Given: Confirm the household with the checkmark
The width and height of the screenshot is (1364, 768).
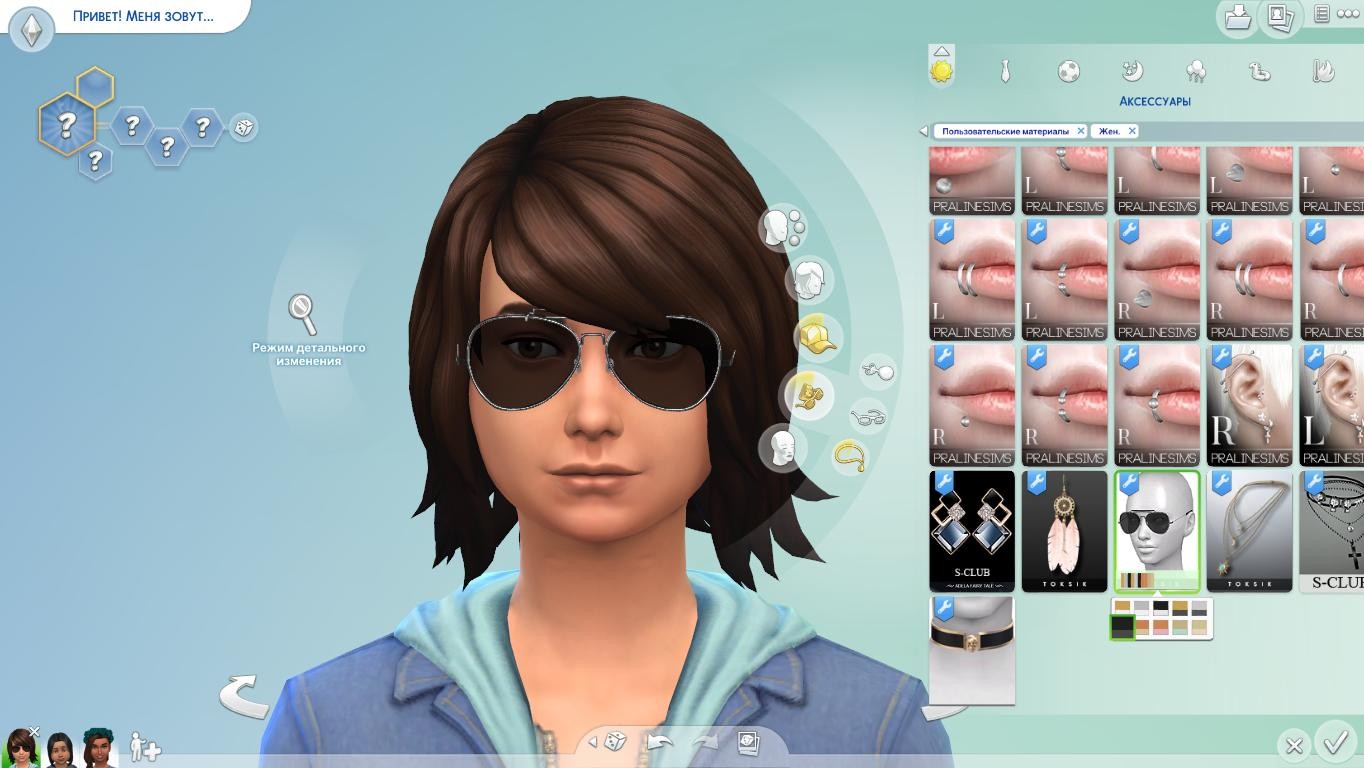Looking at the screenshot, I should (x=1335, y=743).
